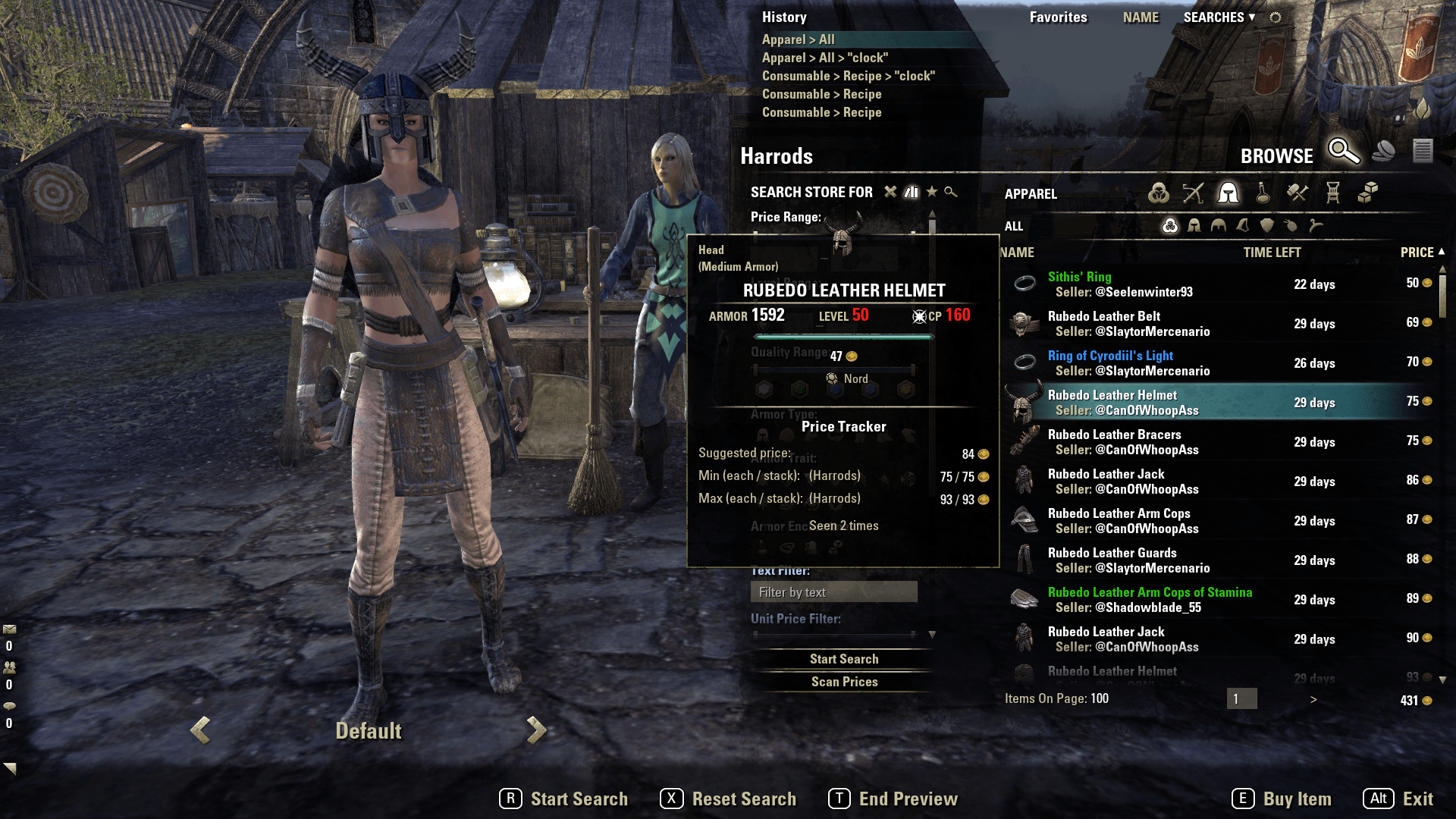Image resolution: width=1456 pixels, height=819 pixels.
Task: Select the shield subcategory filter icon
Action: (1268, 226)
